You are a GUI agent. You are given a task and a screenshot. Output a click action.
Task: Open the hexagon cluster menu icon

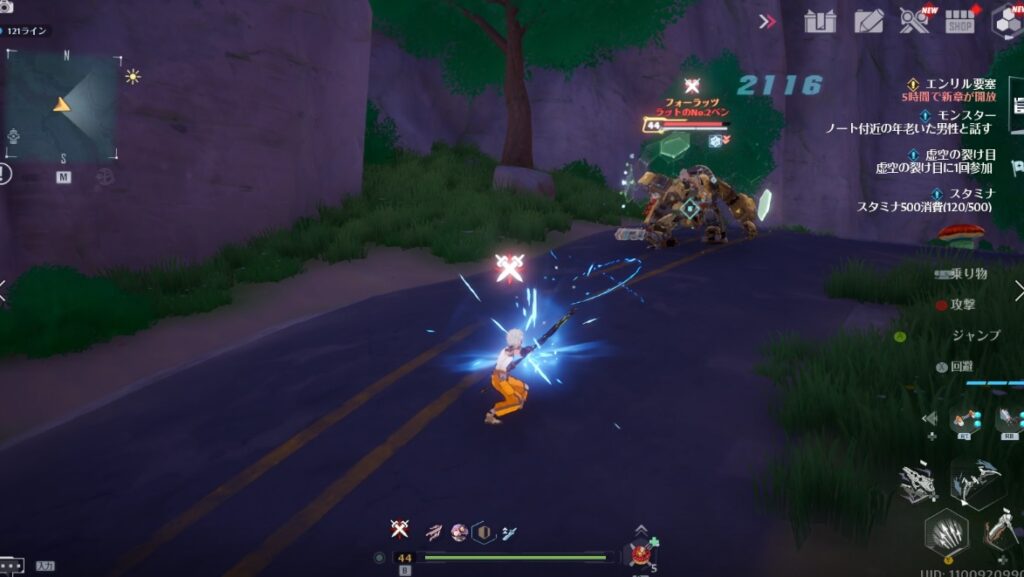coord(1006,21)
